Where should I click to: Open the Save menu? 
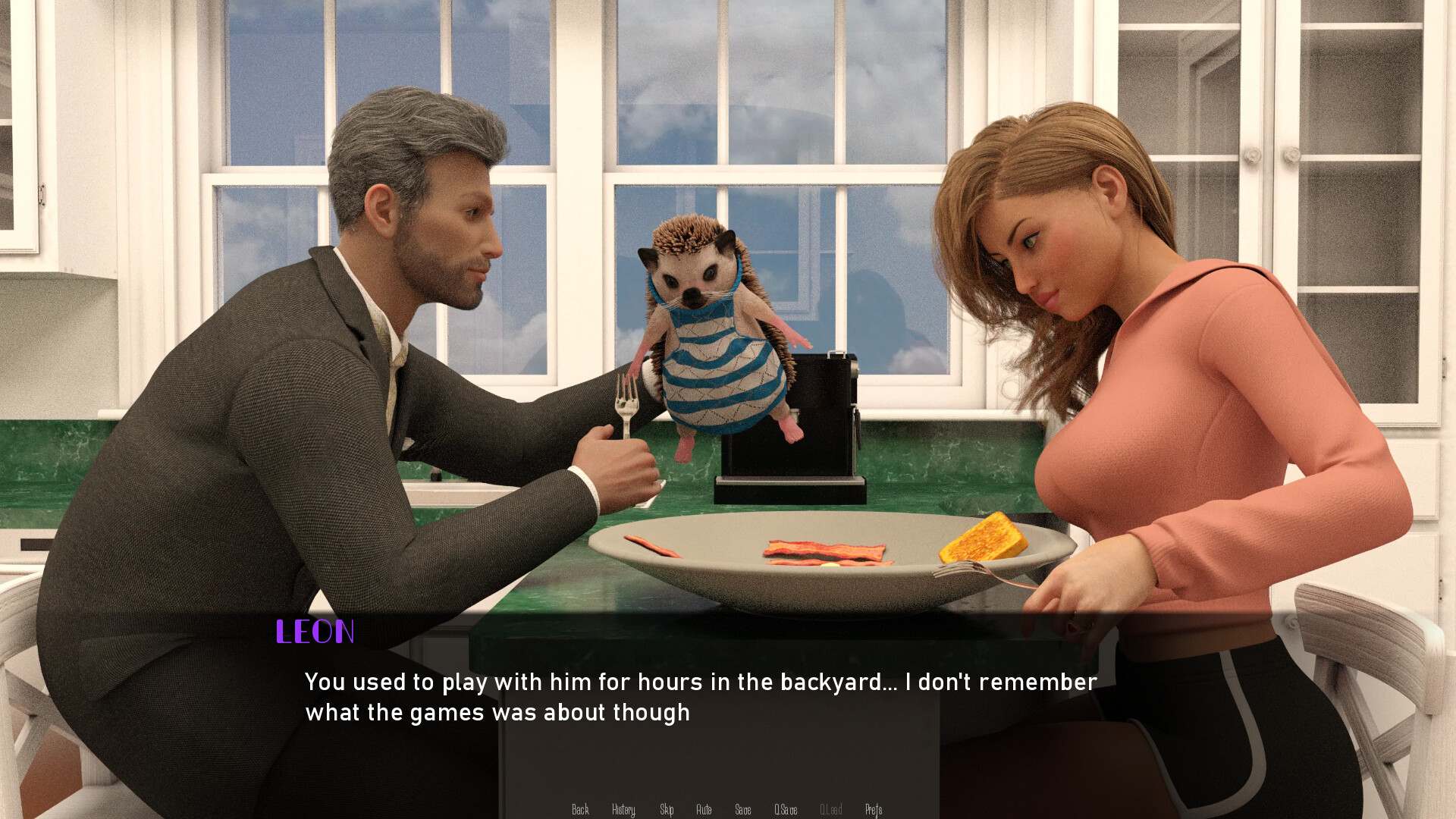(x=743, y=810)
